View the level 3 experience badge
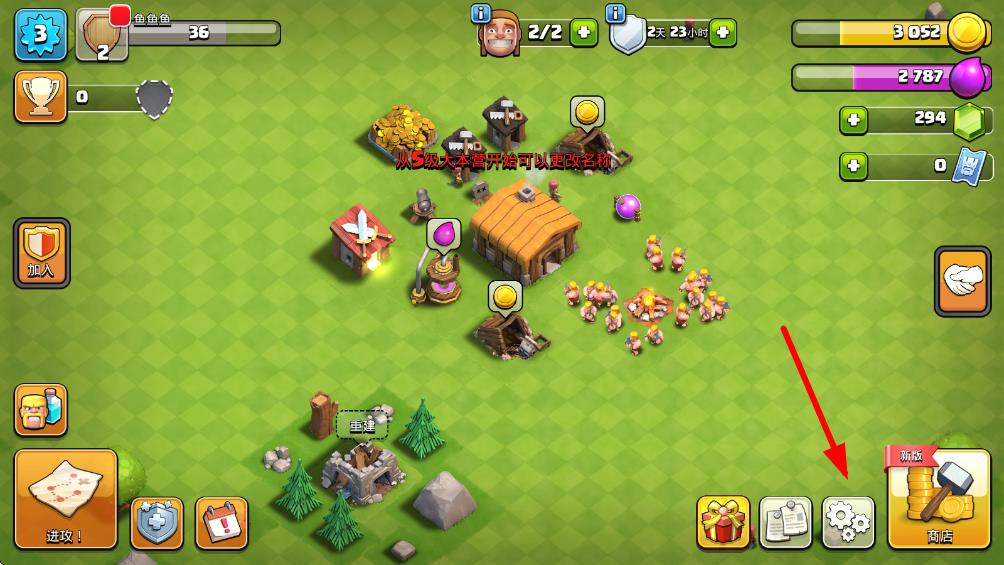The image size is (1004, 565). pyautogui.click(x=41, y=35)
